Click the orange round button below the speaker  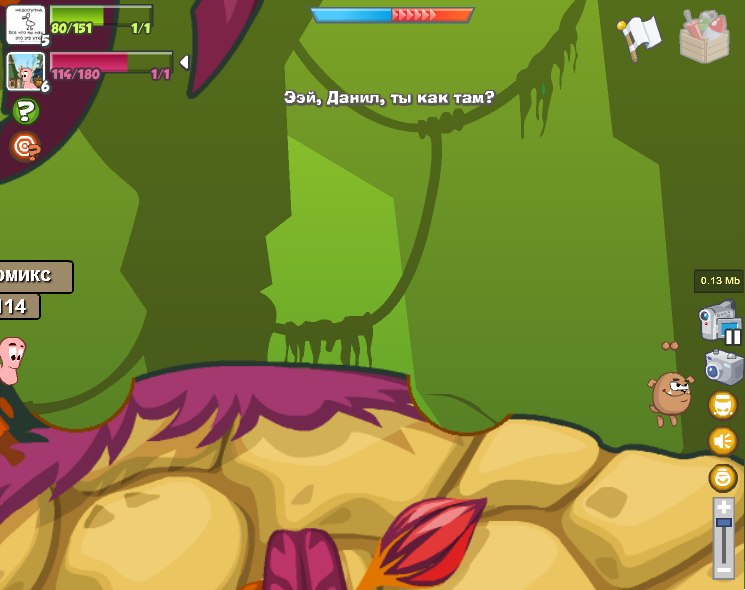coord(722,477)
